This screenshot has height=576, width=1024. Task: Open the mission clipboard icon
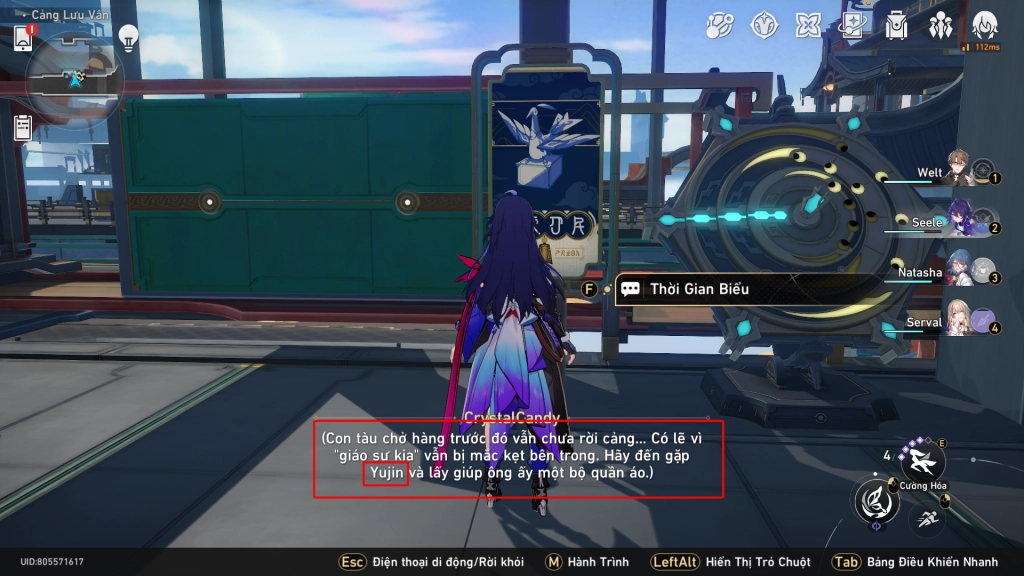pyautogui.click(x=23, y=127)
